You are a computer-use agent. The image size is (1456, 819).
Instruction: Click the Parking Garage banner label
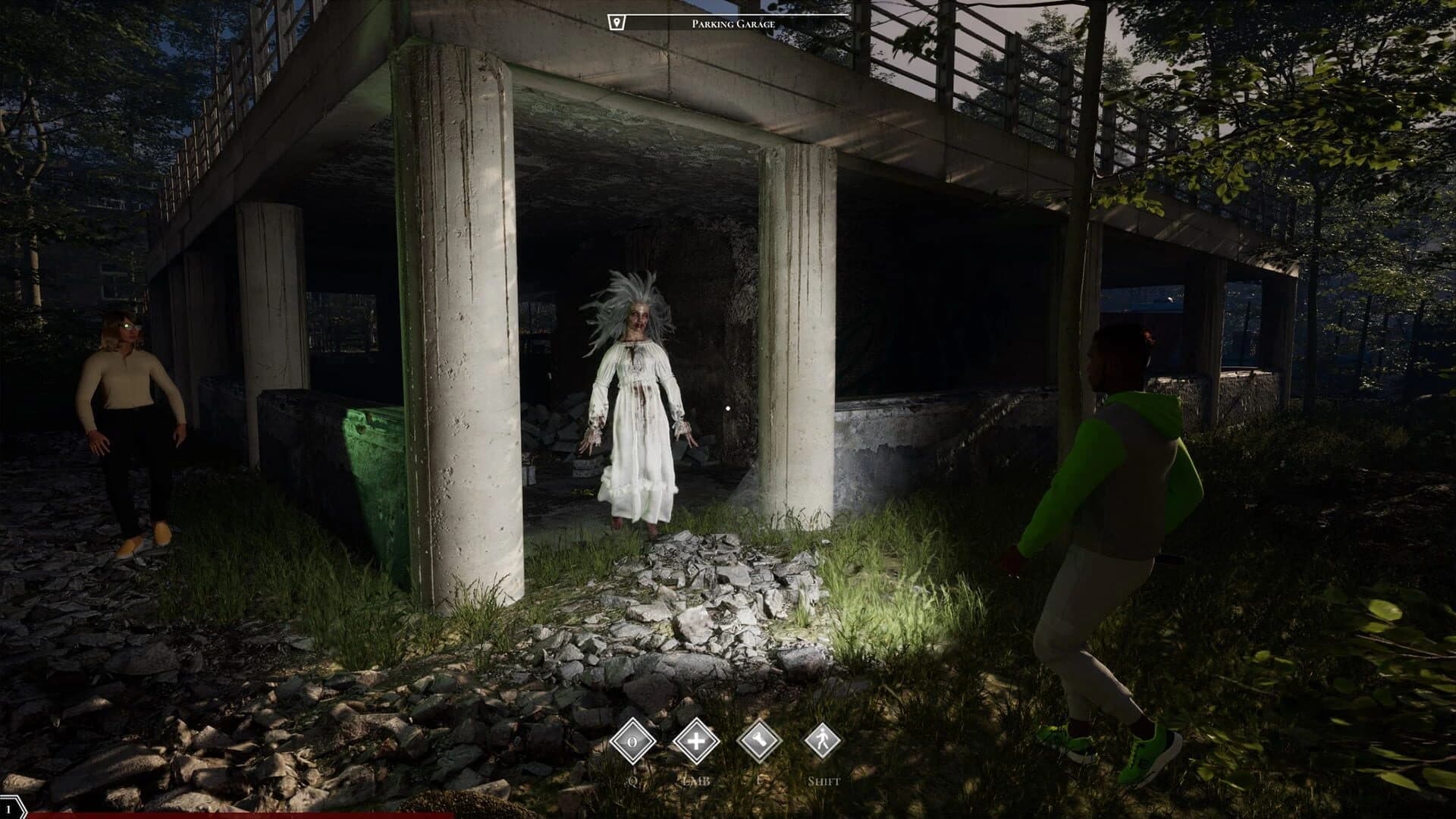point(732,22)
